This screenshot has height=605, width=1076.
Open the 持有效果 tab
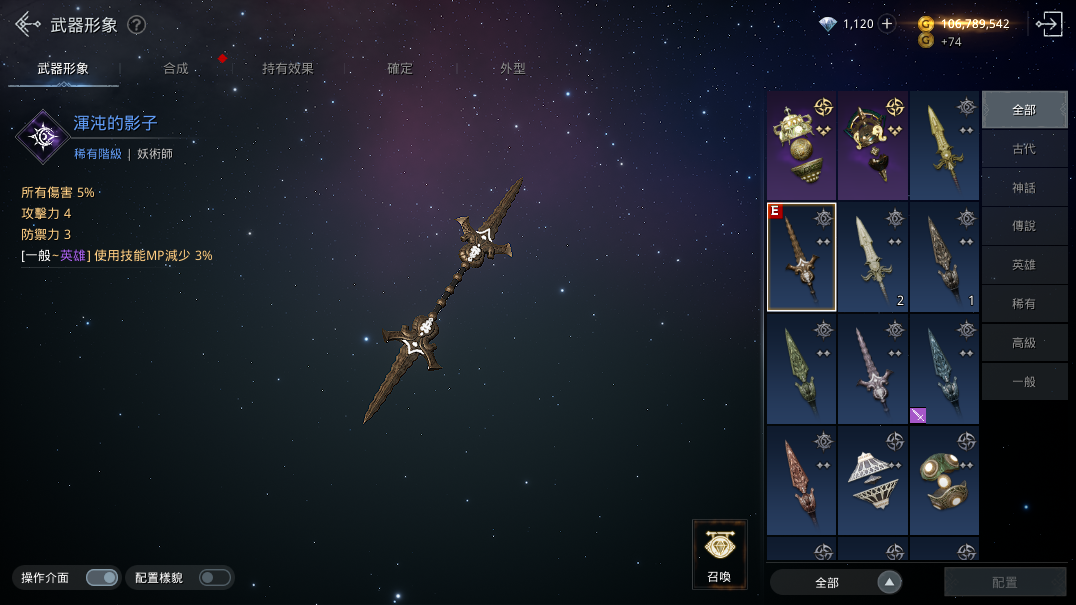click(288, 68)
